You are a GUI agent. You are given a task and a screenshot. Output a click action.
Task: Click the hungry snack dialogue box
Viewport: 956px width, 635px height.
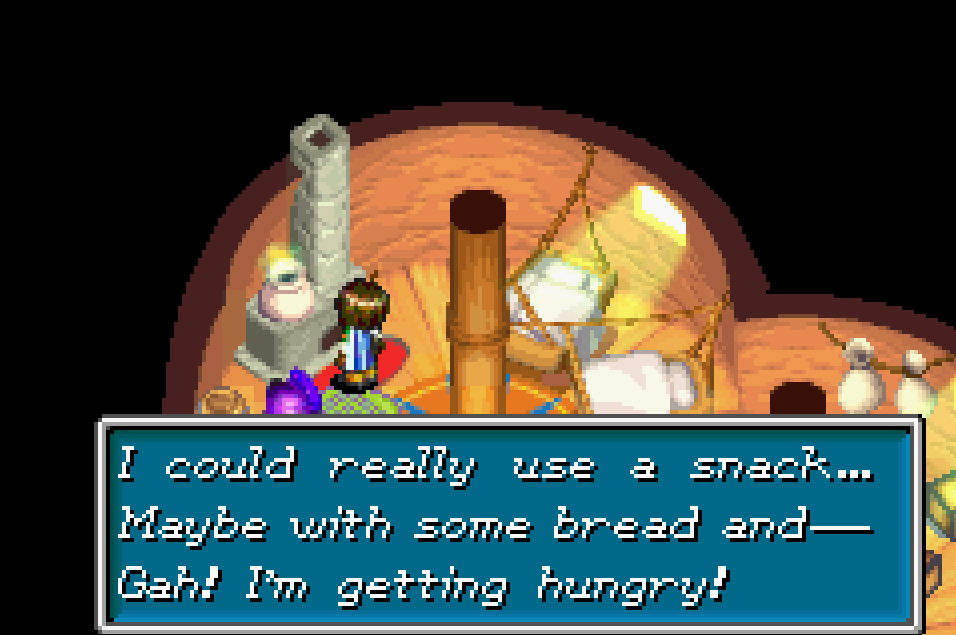click(x=508, y=524)
